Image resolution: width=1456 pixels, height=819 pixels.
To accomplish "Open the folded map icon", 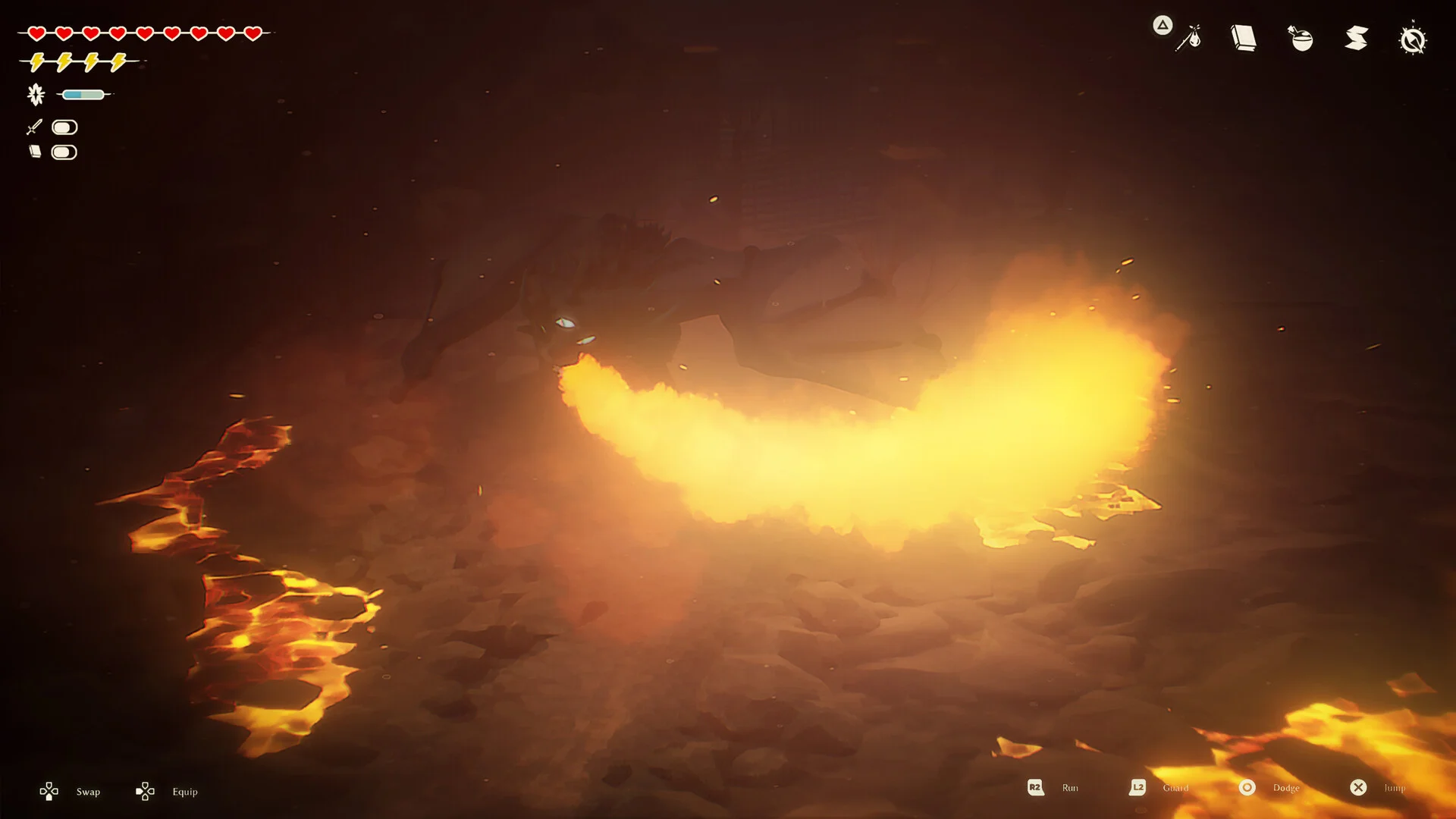I will [x=1357, y=38].
